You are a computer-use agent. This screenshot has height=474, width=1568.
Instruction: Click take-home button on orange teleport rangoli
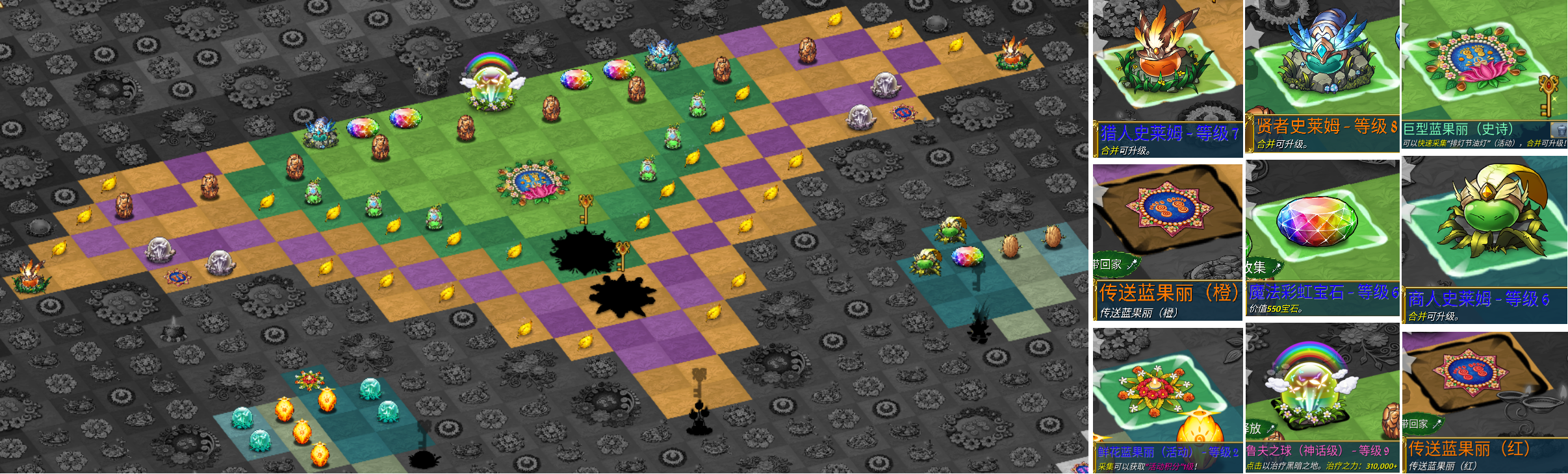click(1116, 264)
